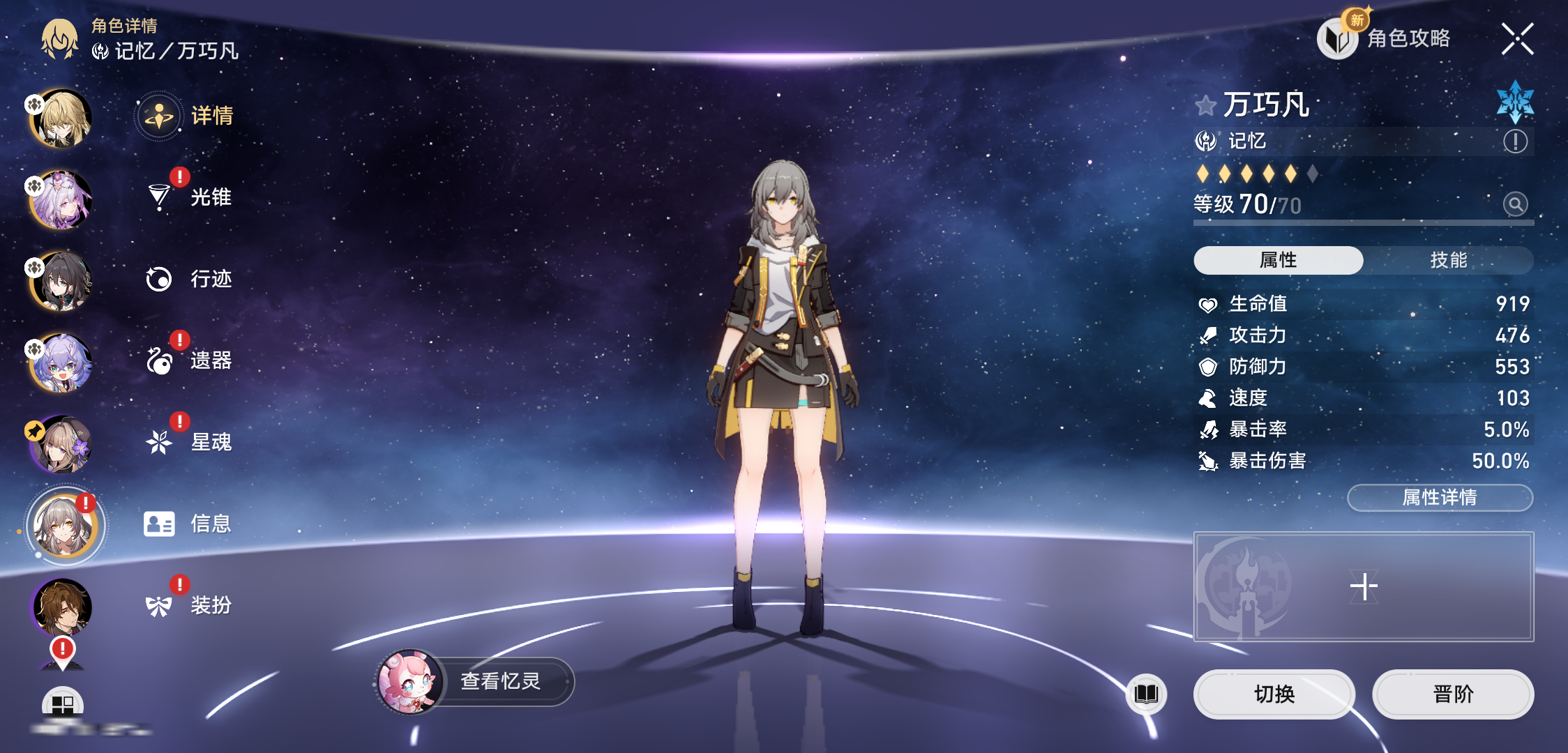Close the character details screen

coord(1517,38)
